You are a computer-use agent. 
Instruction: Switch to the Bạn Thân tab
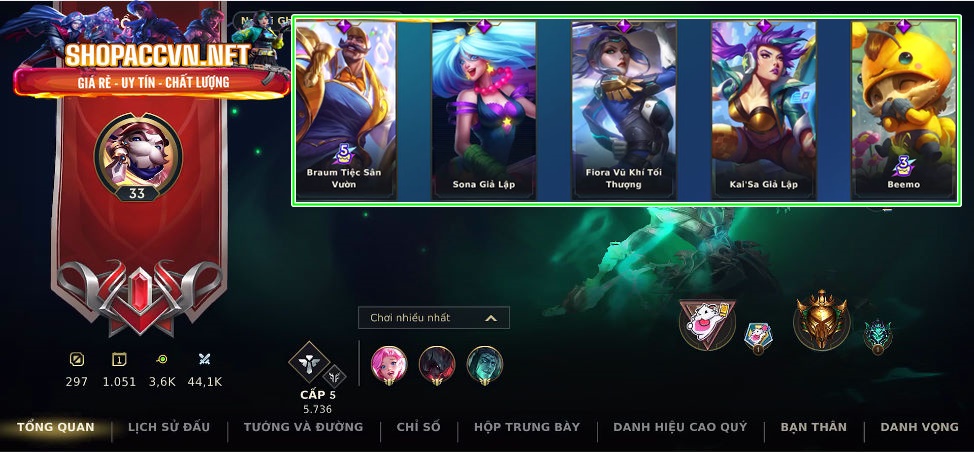click(813, 428)
